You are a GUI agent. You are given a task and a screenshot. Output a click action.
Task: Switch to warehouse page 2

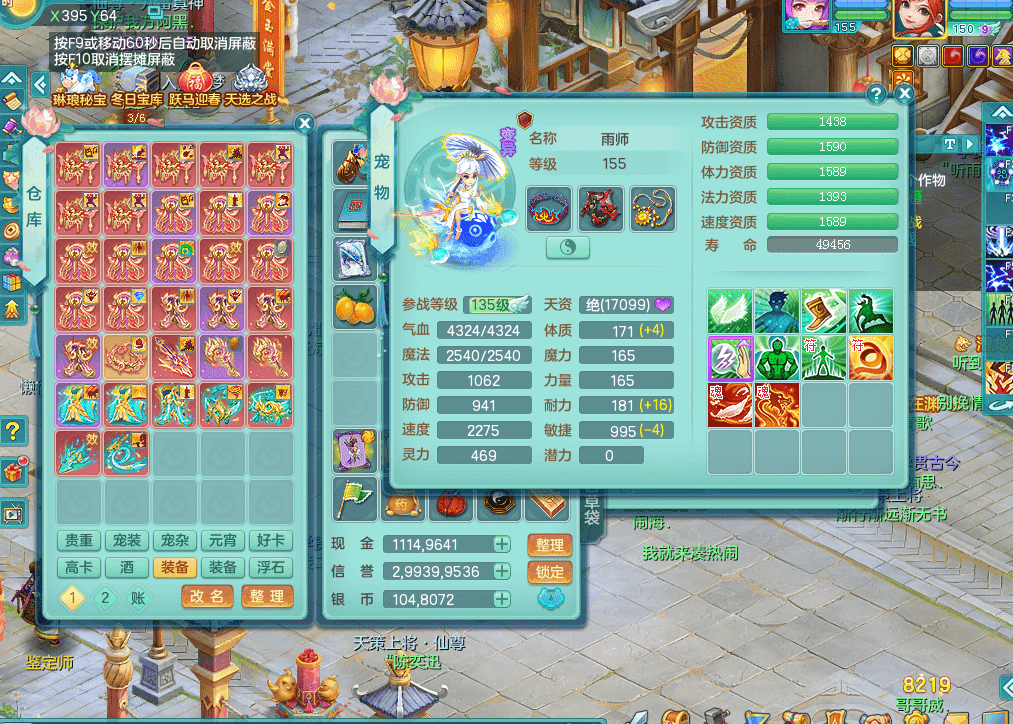[x=105, y=598]
